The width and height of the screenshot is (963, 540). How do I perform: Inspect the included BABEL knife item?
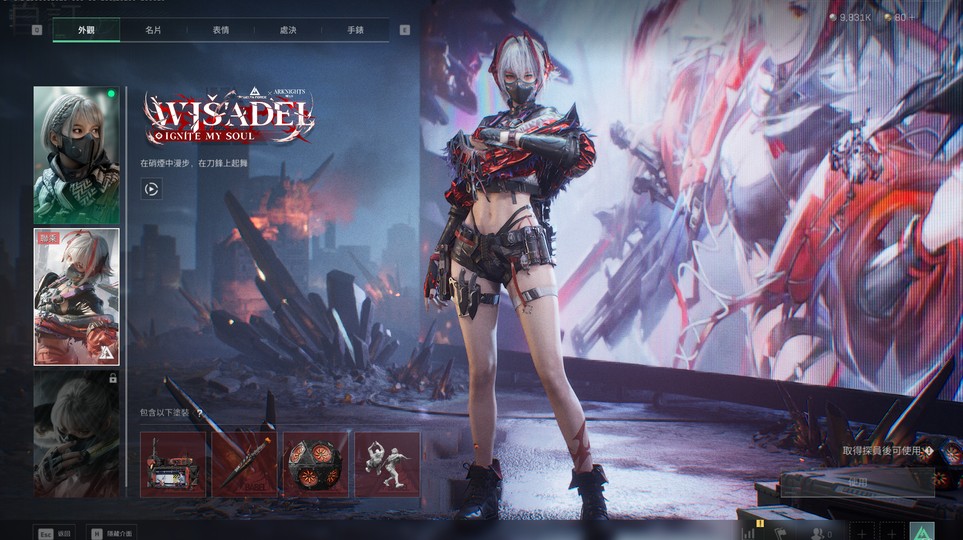tap(244, 464)
